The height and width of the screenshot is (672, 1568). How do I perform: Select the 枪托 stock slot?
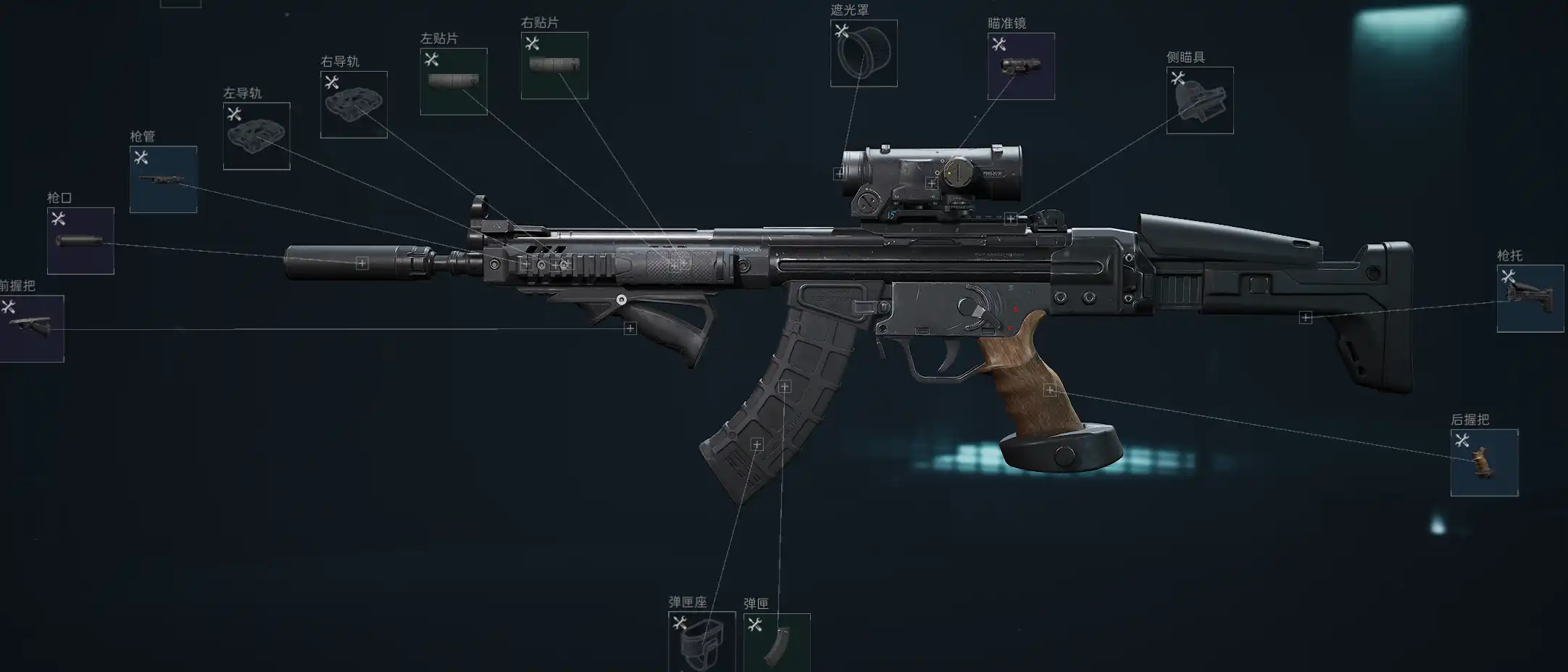point(1530,298)
